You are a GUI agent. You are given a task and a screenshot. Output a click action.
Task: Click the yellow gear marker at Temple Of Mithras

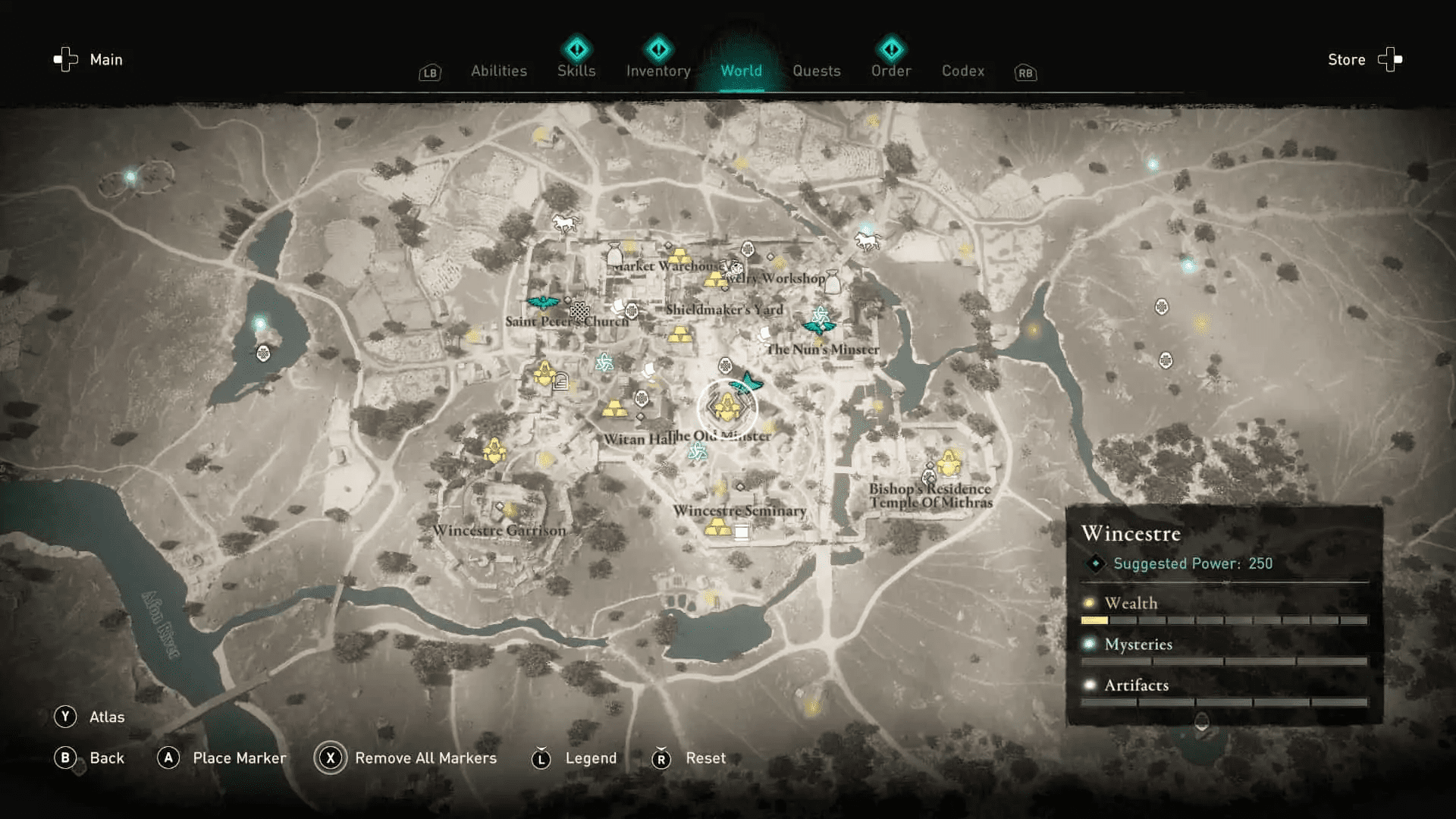pyautogui.click(x=948, y=461)
